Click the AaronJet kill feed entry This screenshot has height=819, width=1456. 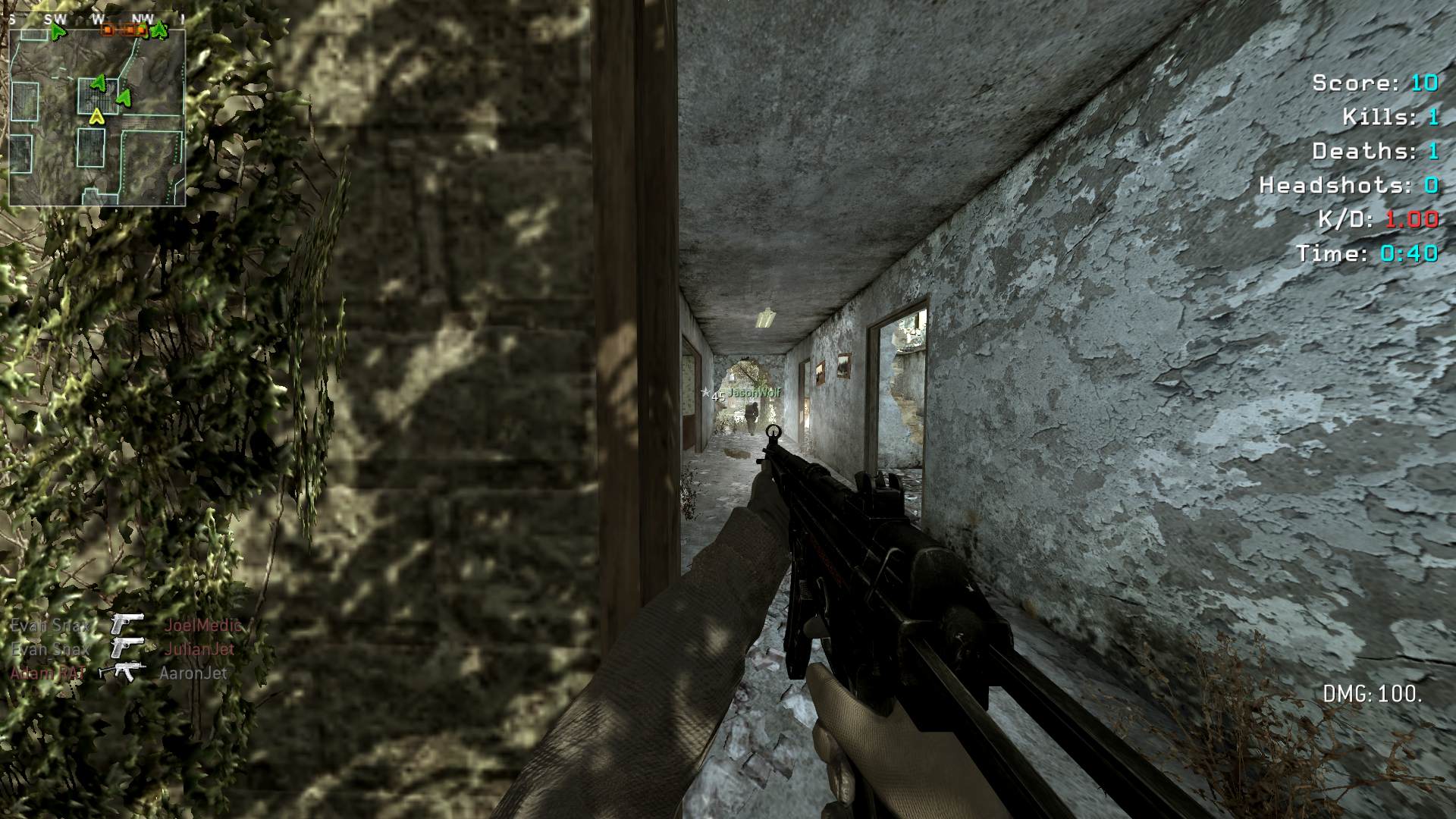tap(193, 673)
